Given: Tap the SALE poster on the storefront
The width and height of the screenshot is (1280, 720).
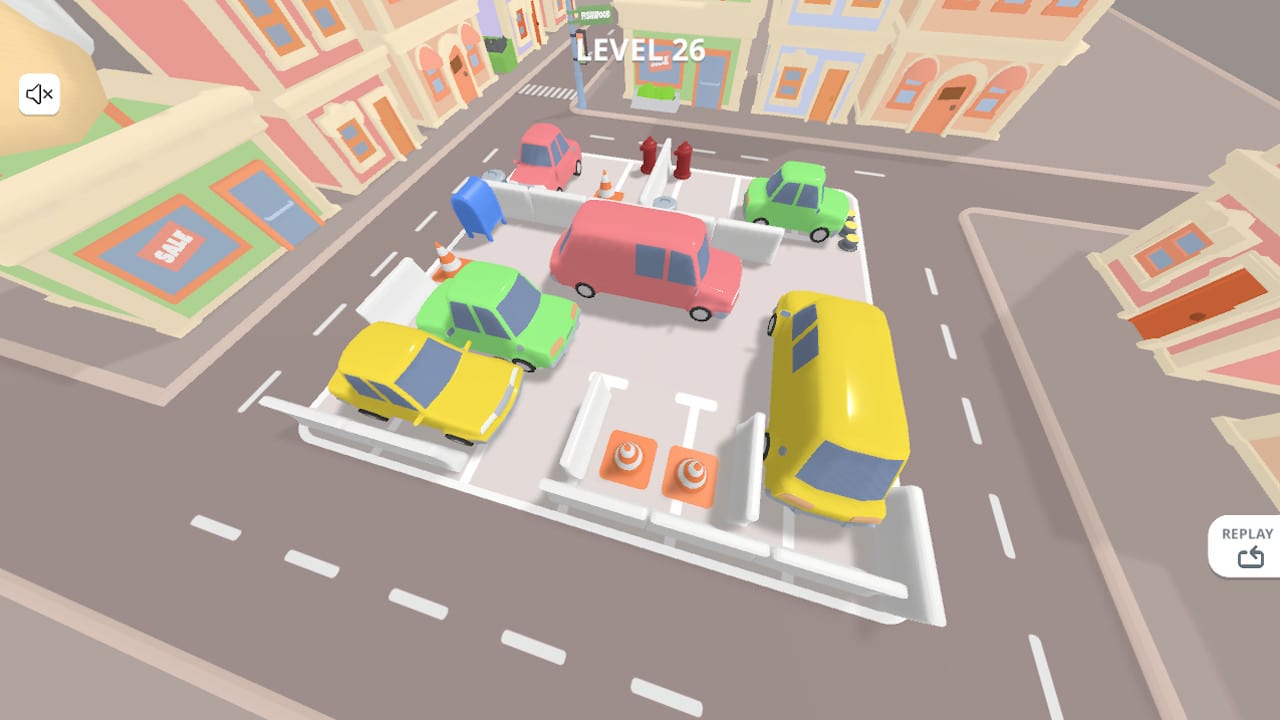Looking at the screenshot, I should point(172,242).
